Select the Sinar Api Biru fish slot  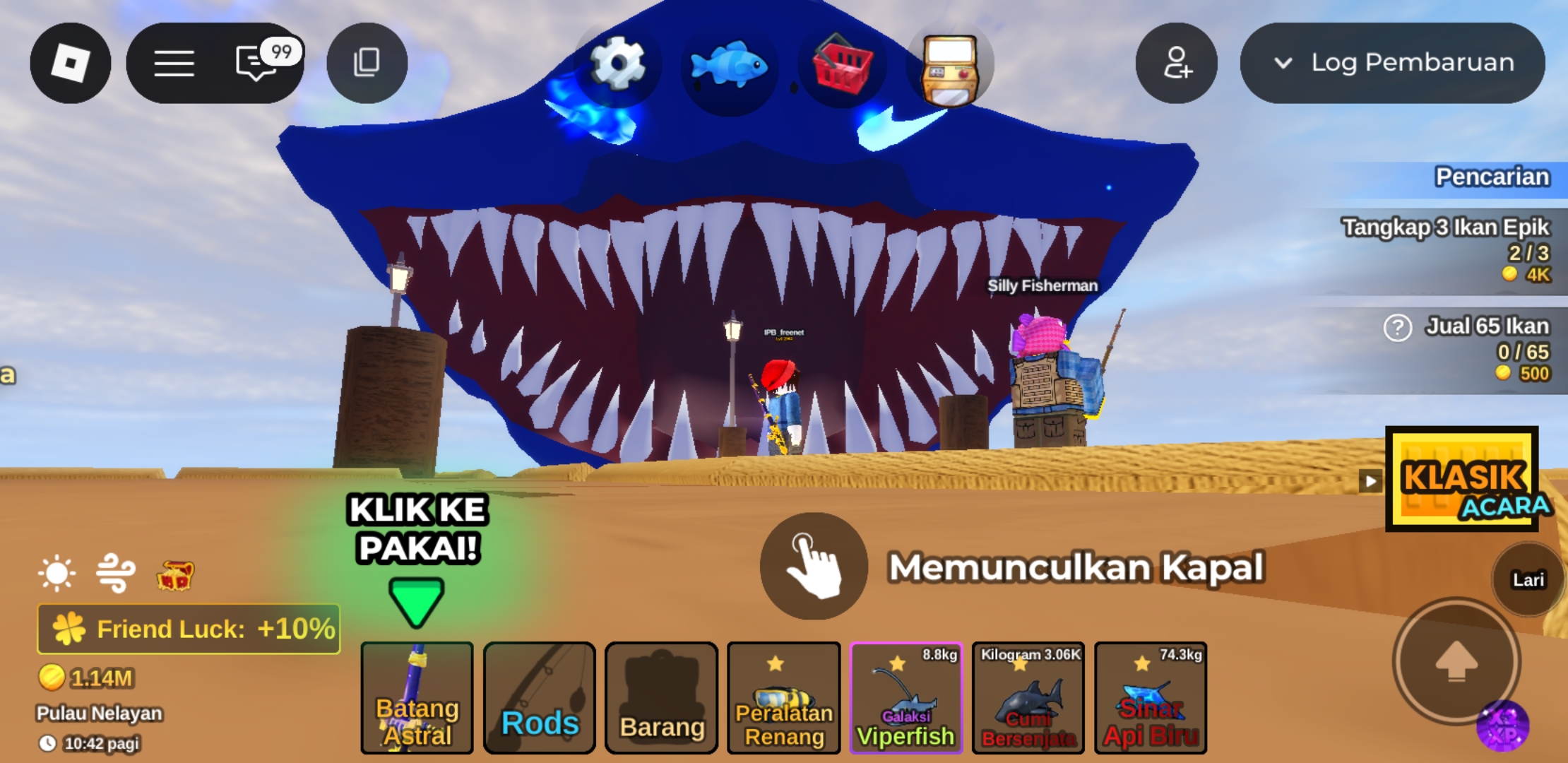click(1151, 697)
